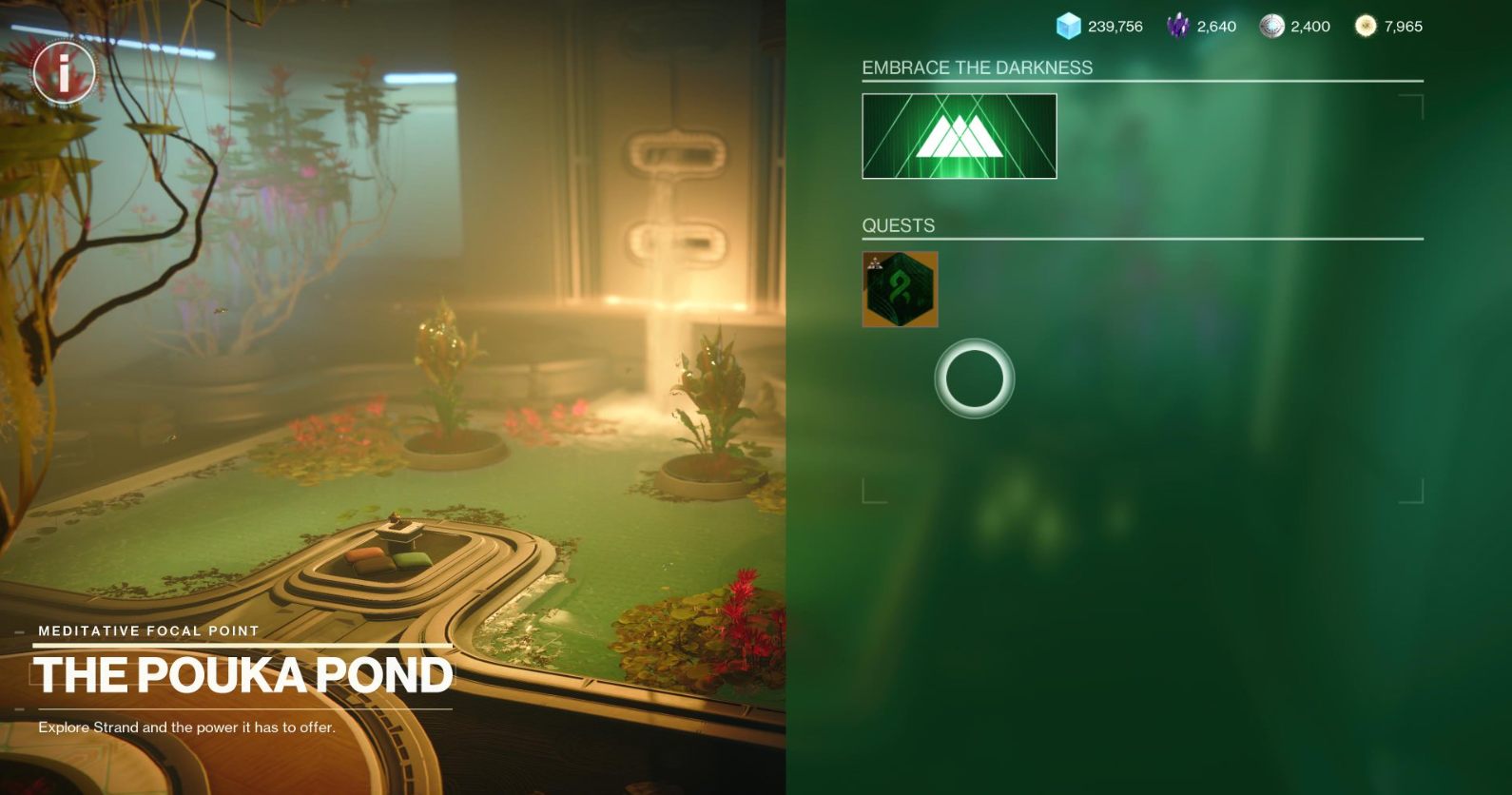Select the Glimmer currency cube icon
The image size is (1512, 795).
point(1067,27)
